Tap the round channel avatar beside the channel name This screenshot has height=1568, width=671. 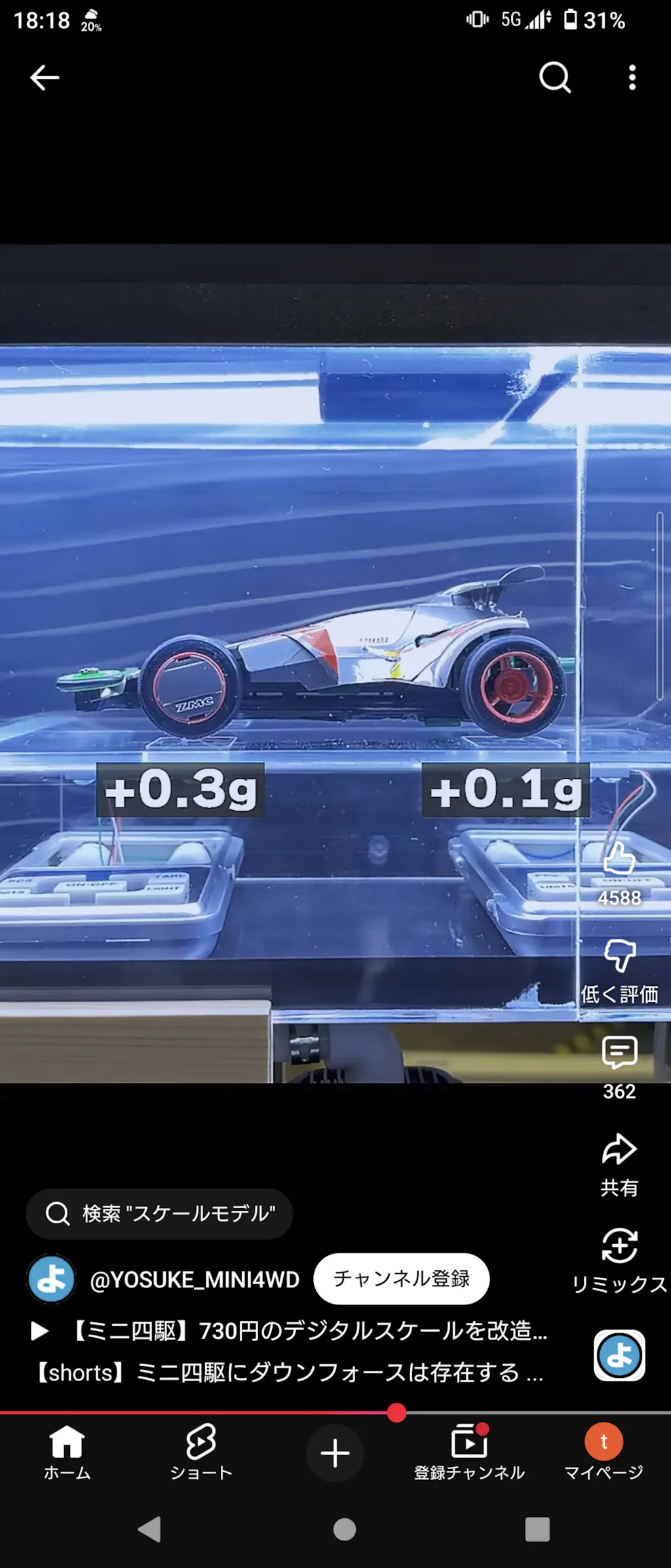pyautogui.click(x=51, y=1279)
